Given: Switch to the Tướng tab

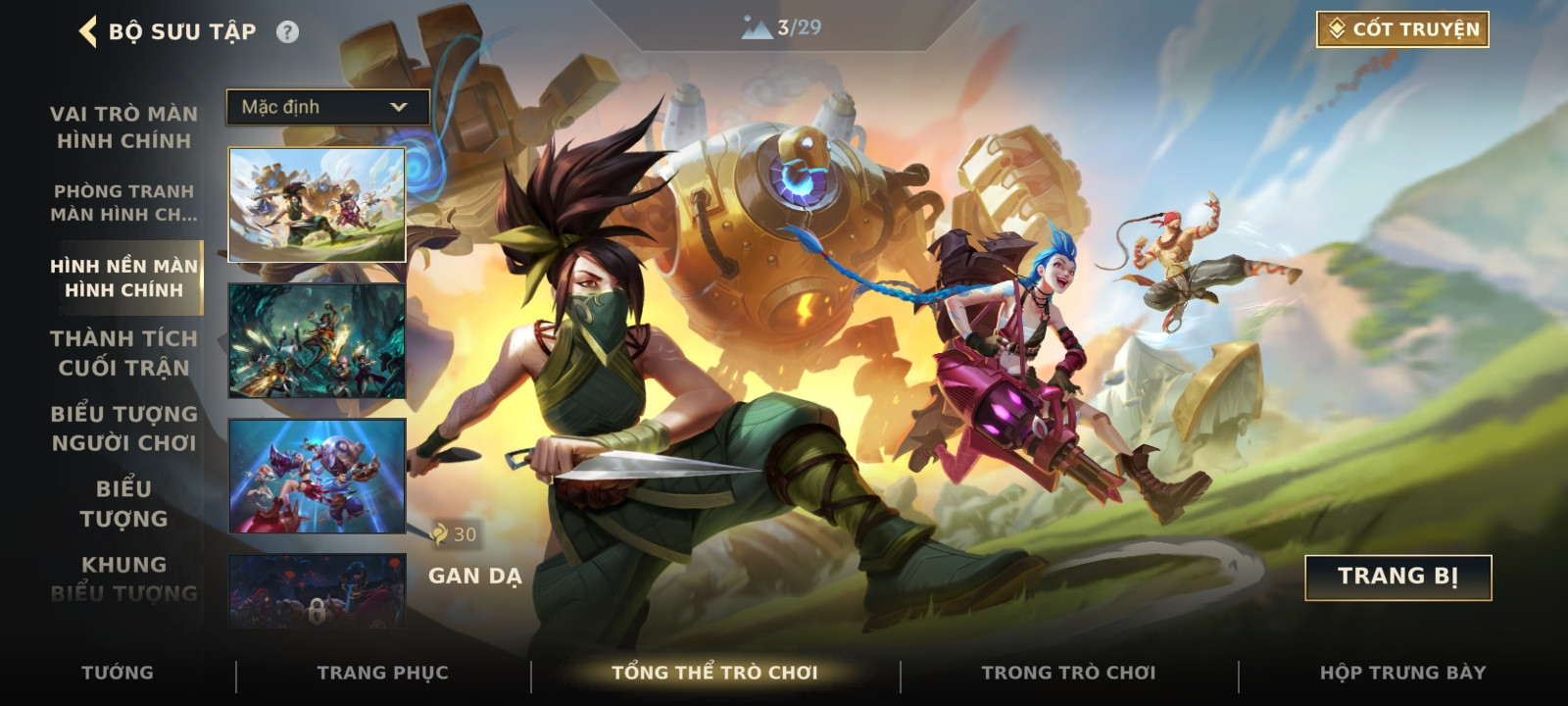Looking at the screenshot, I should (118, 673).
